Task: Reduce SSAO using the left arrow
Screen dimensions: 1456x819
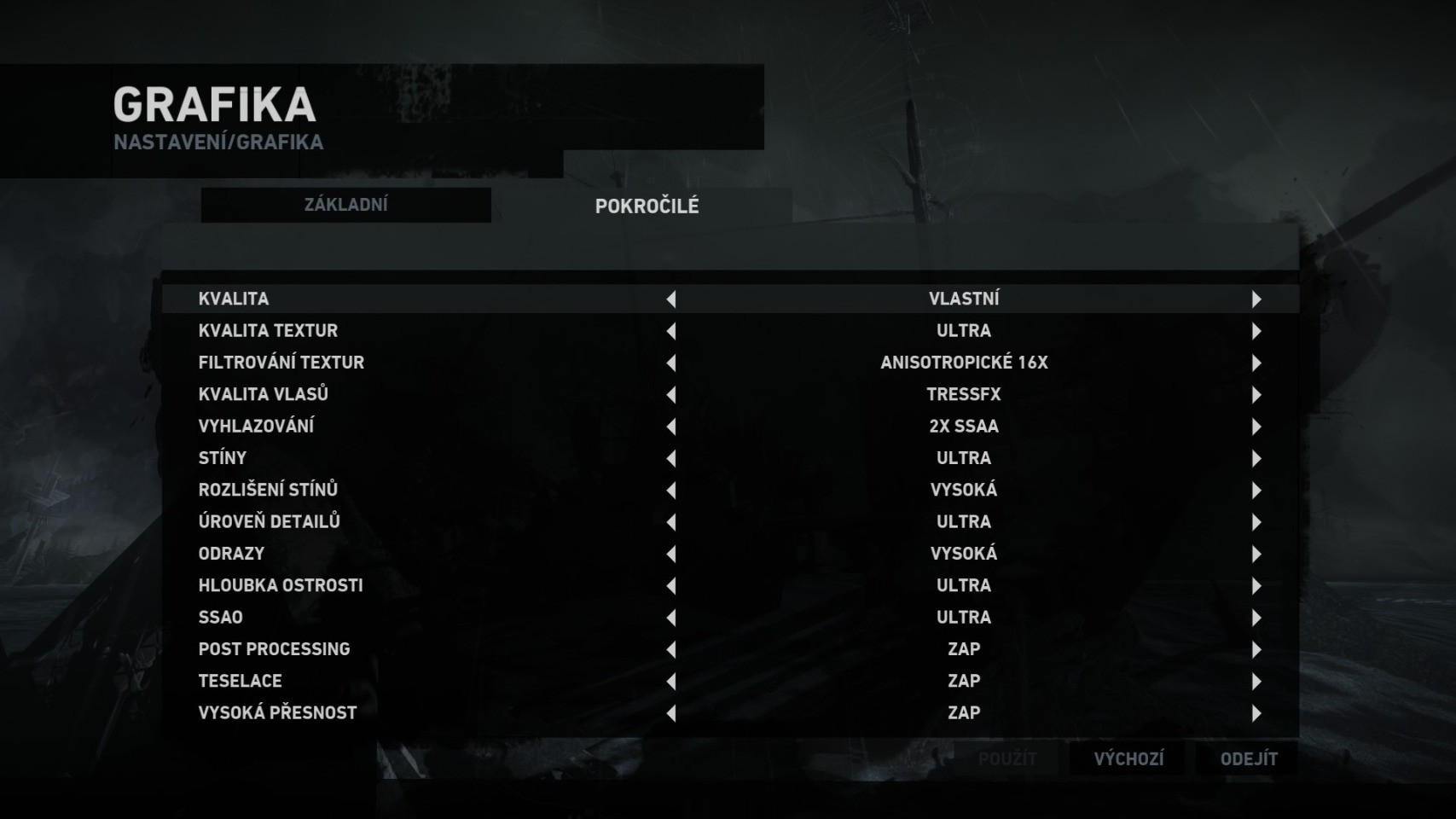Action: [x=671, y=618]
